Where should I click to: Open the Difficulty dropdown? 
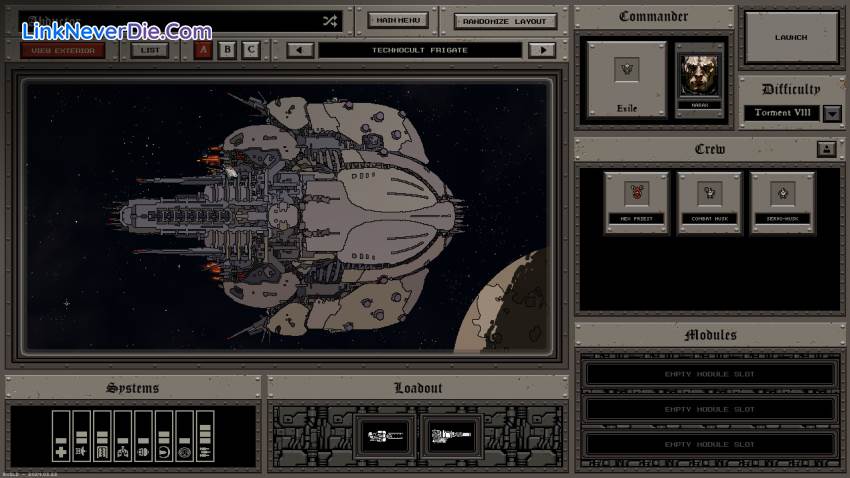click(x=832, y=113)
